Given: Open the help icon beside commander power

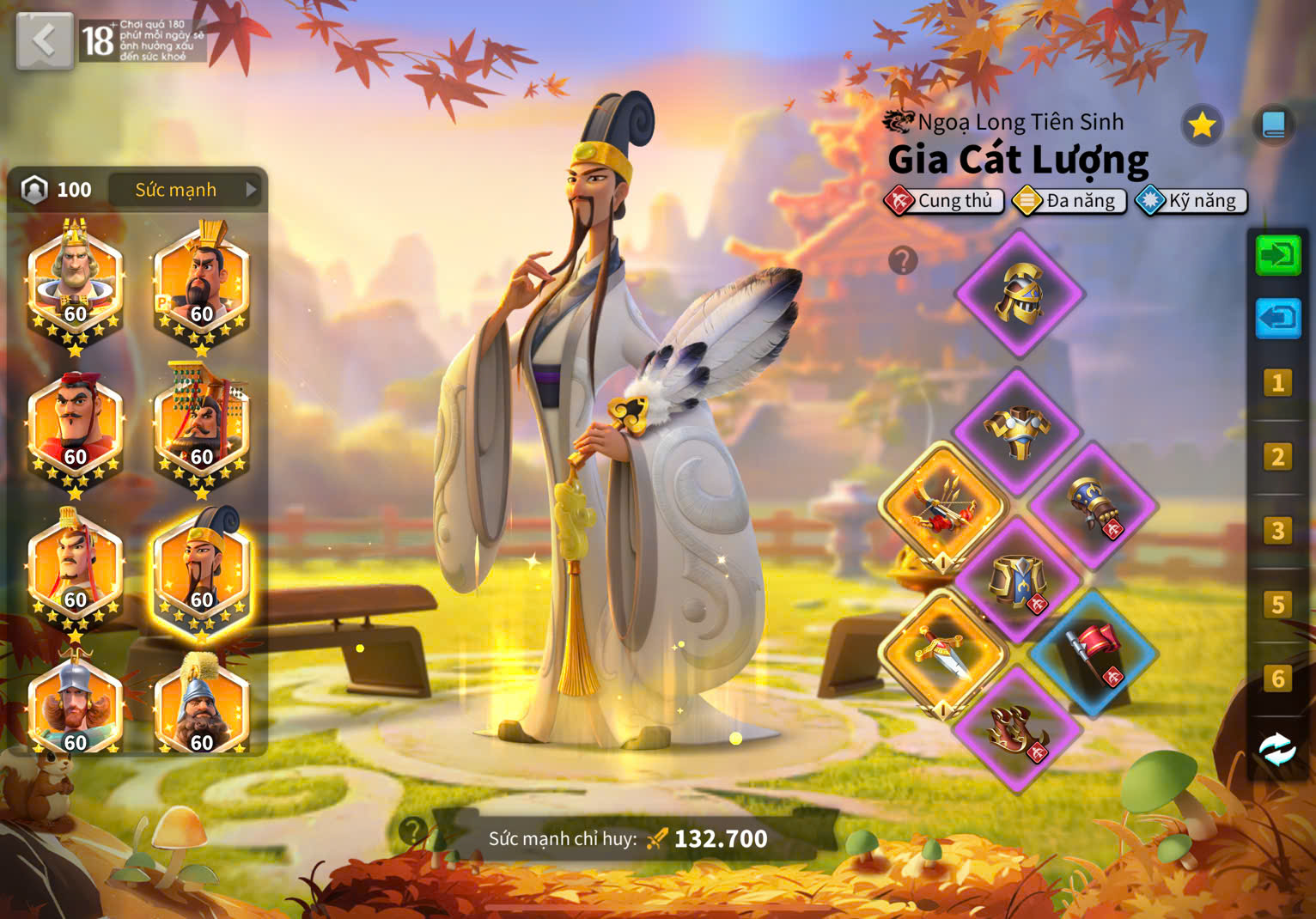Looking at the screenshot, I should pyautogui.click(x=413, y=831).
